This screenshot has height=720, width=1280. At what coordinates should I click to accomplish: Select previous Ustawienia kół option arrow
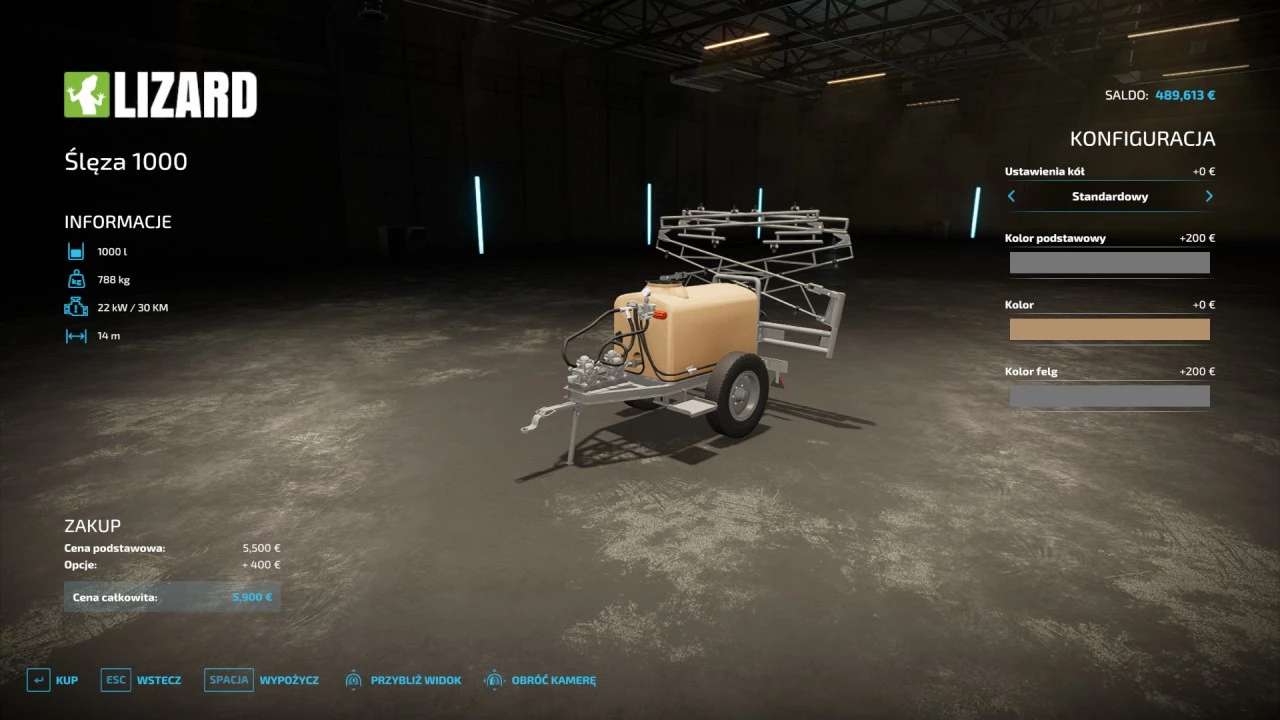pyautogui.click(x=1011, y=196)
